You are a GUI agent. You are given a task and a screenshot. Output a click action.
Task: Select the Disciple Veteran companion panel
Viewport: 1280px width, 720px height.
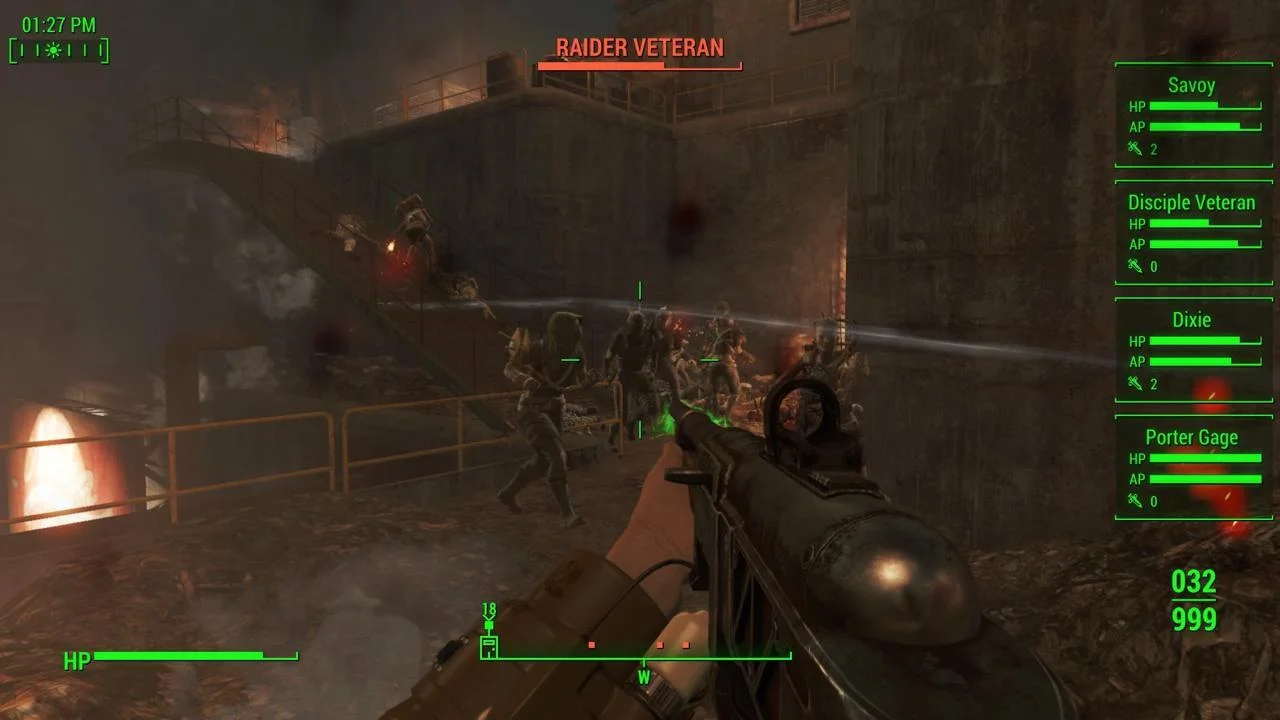click(1193, 232)
